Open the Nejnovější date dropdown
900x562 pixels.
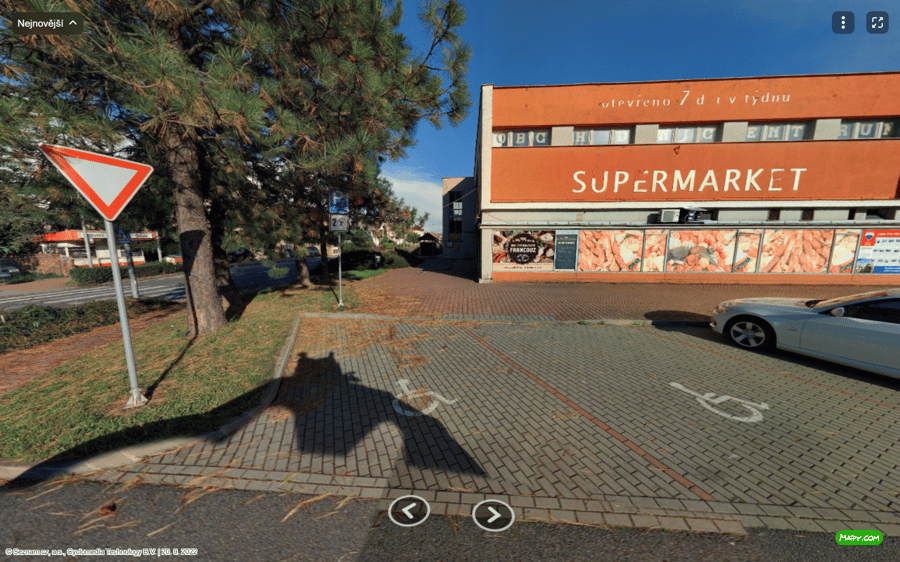pyautogui.click(x=47, y=23)
